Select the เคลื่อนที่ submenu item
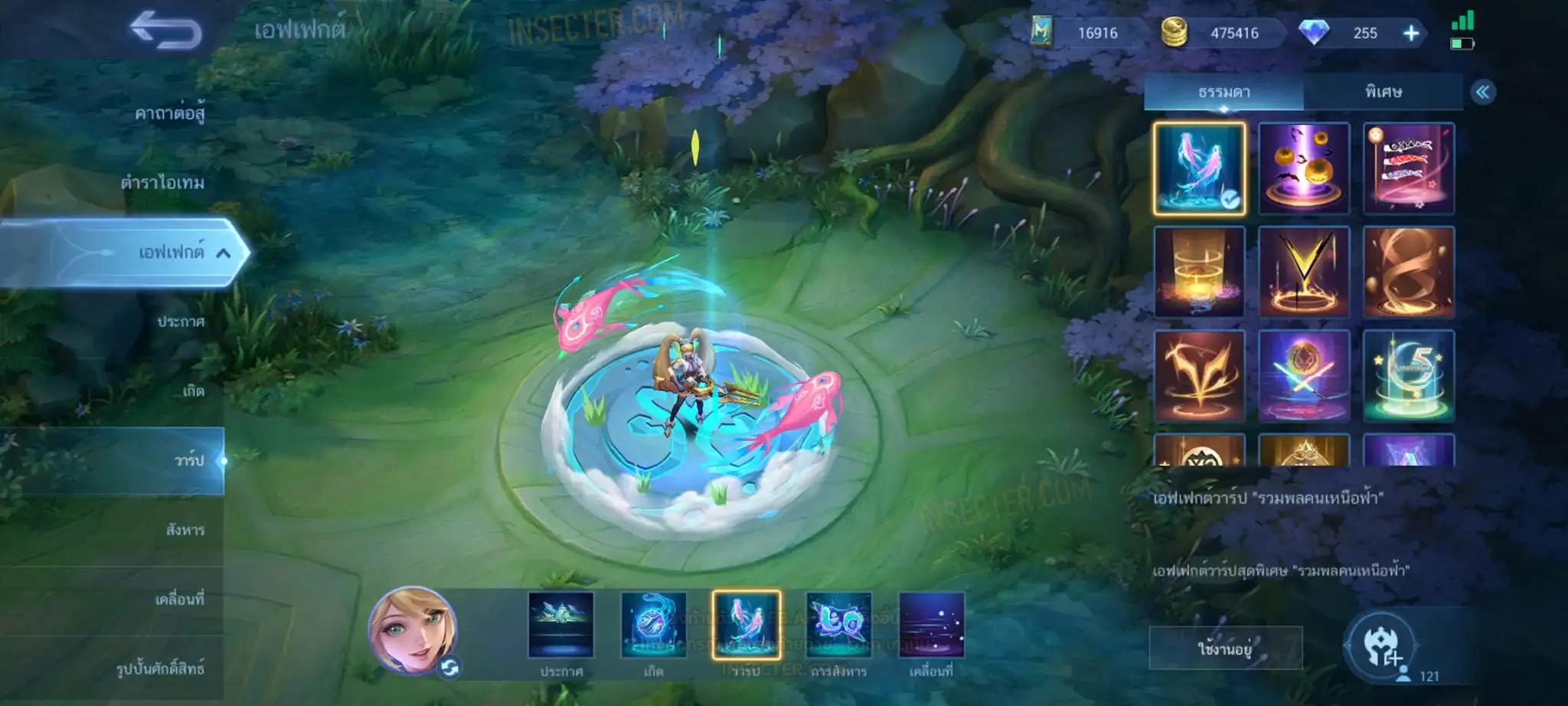This screenshot has height=706, width=1568. (179, 600)
